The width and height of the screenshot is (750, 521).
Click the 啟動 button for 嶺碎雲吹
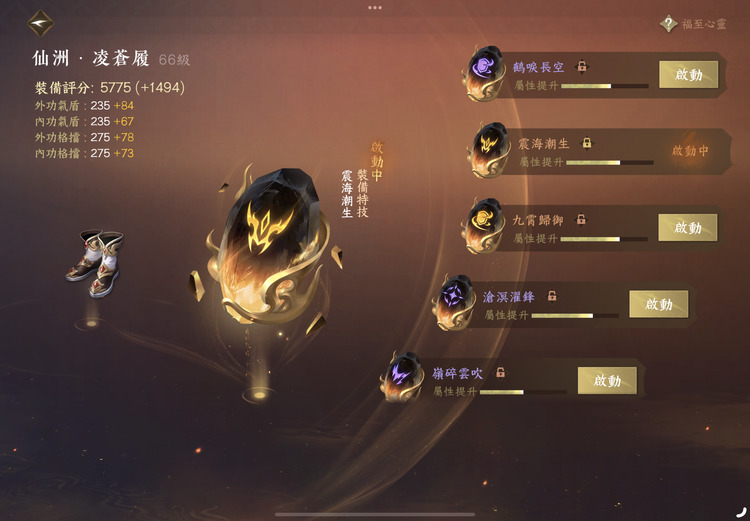tap(607, 380)
